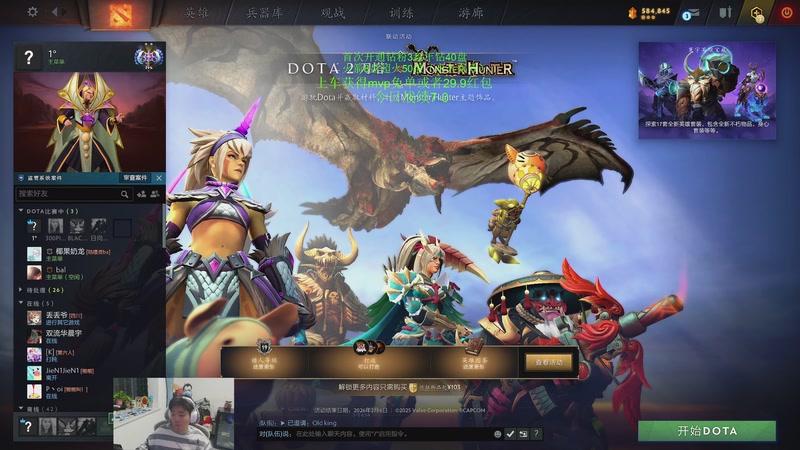This screenshot has height=450, width=800.
Task: Open the 观战 (Watch) tab
Action: (333, 13)
